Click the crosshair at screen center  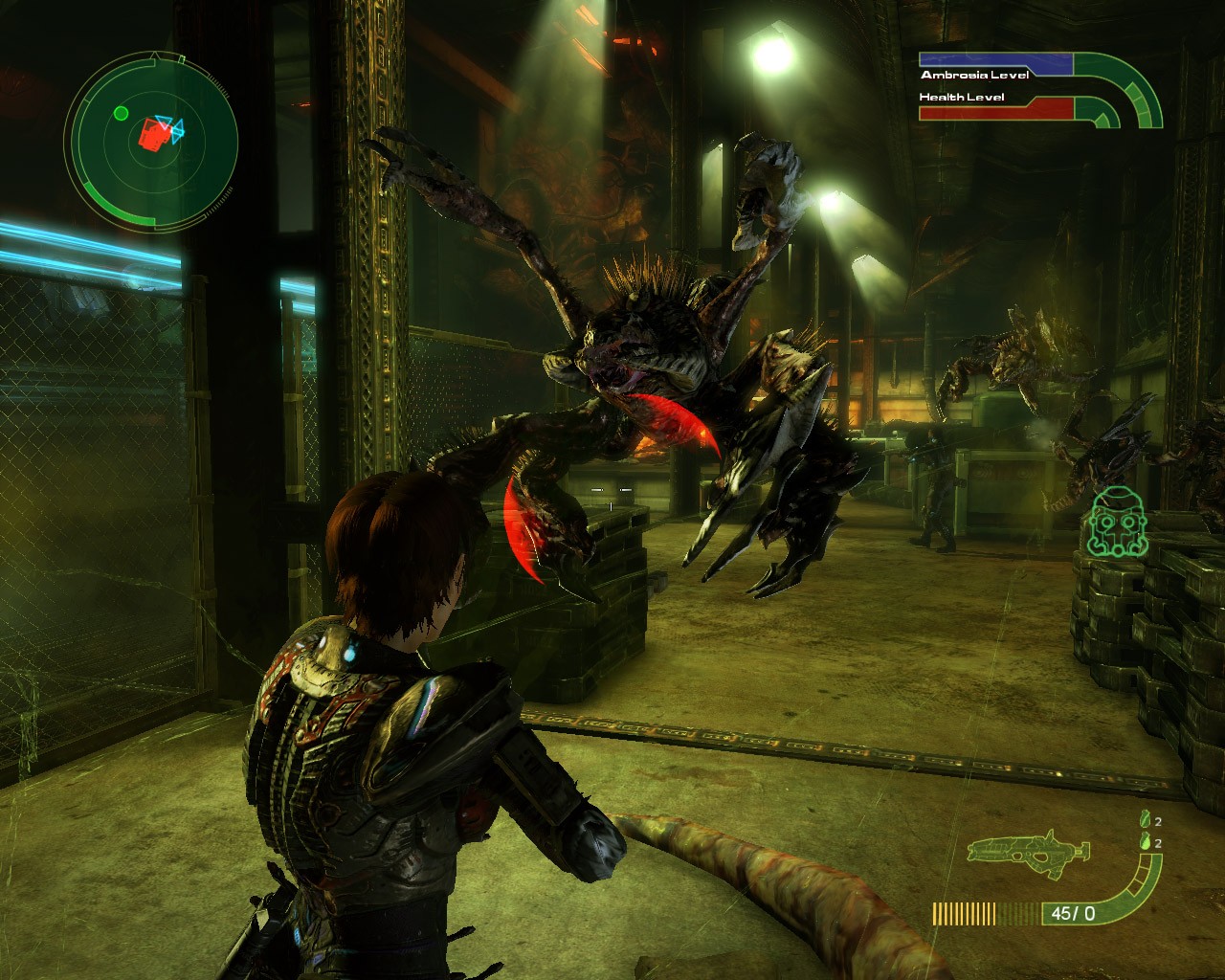pos(610,491)
